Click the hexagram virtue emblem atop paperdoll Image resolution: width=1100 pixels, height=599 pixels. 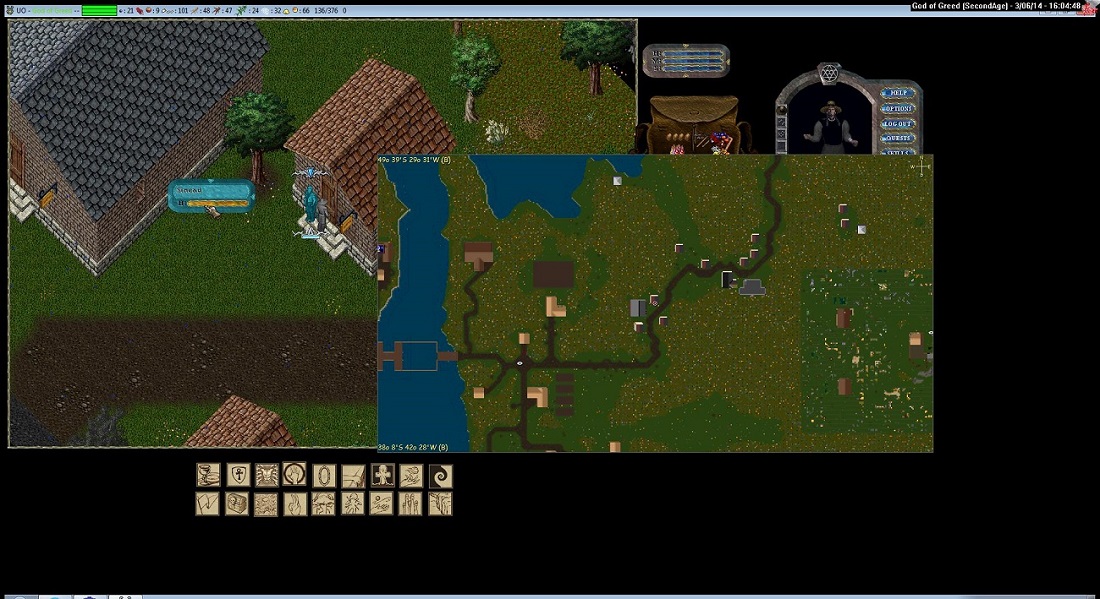tap(827, 72)
